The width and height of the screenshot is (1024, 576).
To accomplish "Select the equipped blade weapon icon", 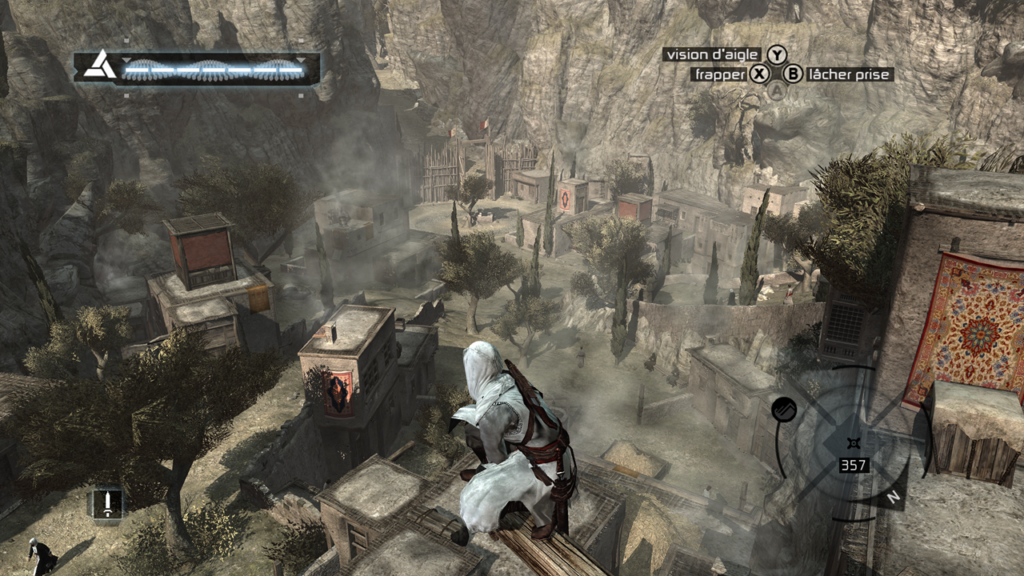I will [106, 503].
